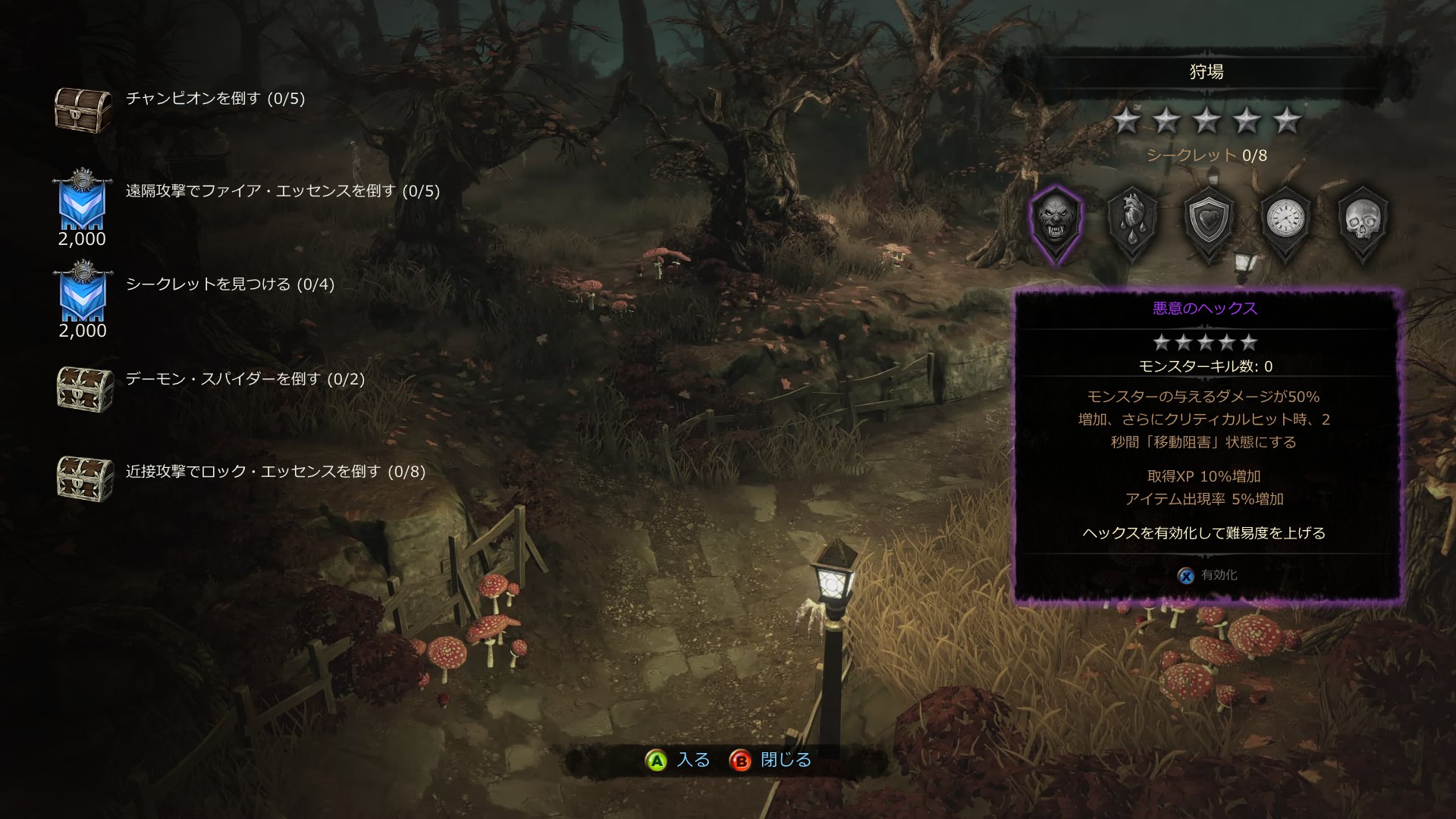
Task: Select the bleeding heart hex icon
Action: point(1133,221)
